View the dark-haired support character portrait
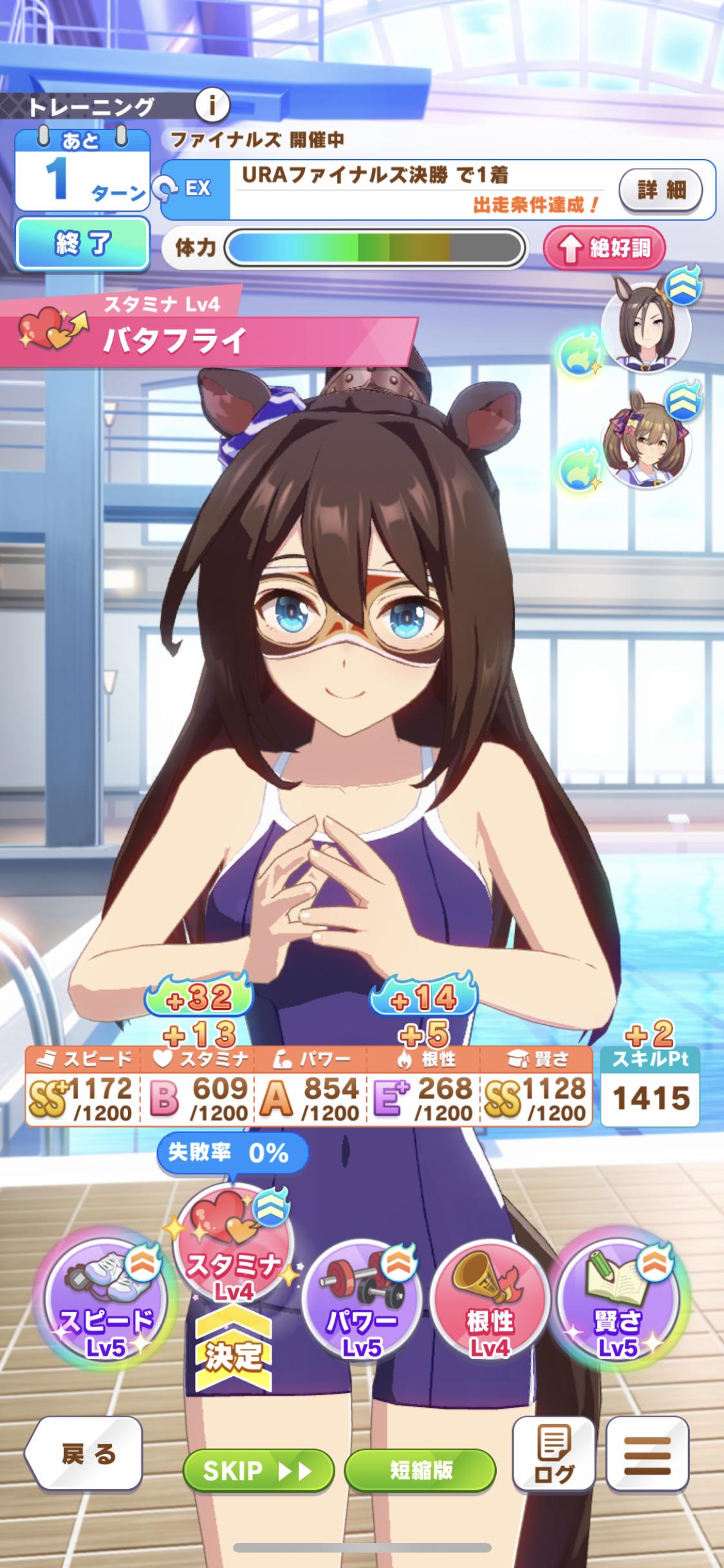The height and width of the screenshot is (1568, 724). click(x=645, y=327)
